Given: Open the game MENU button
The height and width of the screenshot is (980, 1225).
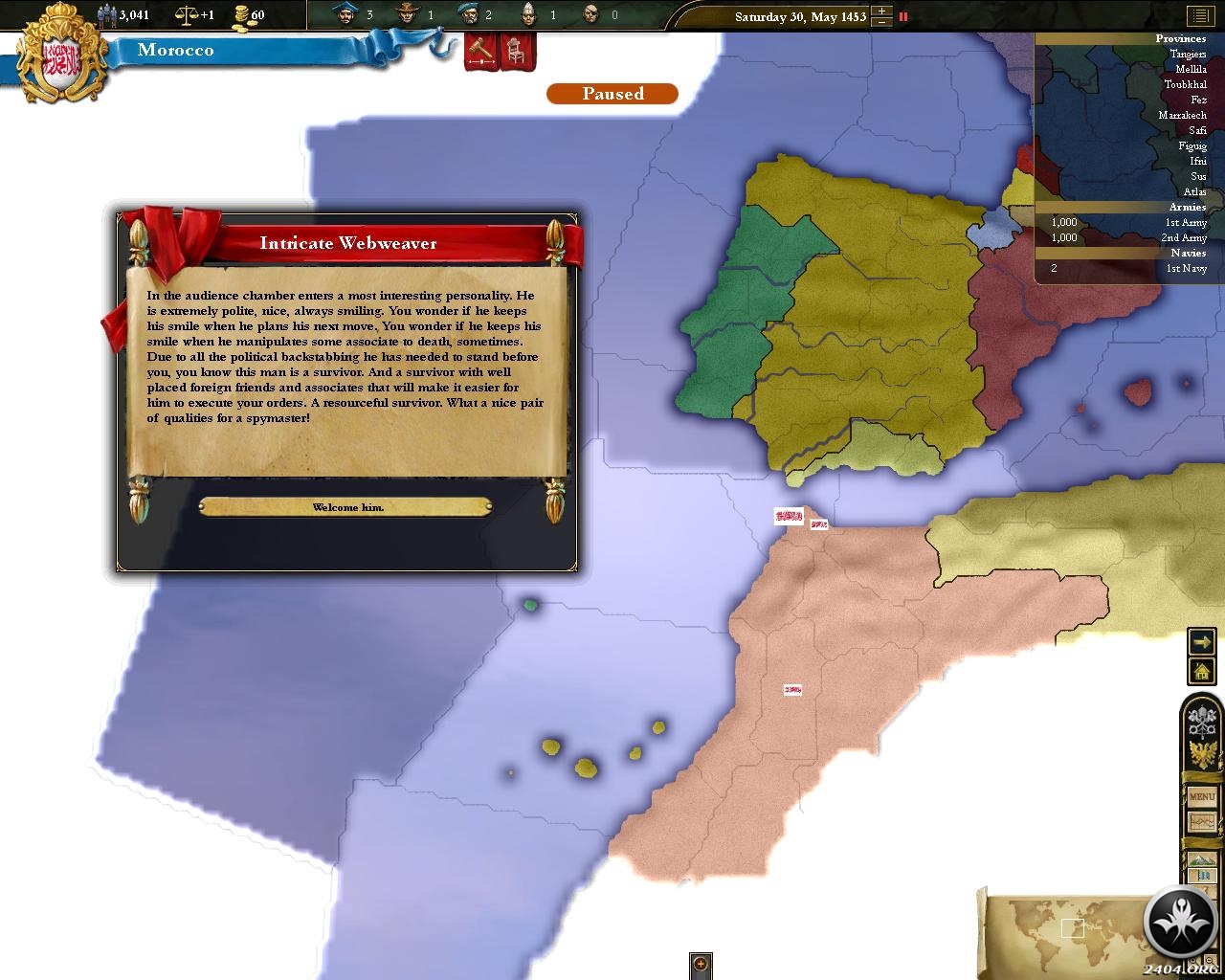Looking at the screenshot, I should [x=1201, y=796].
